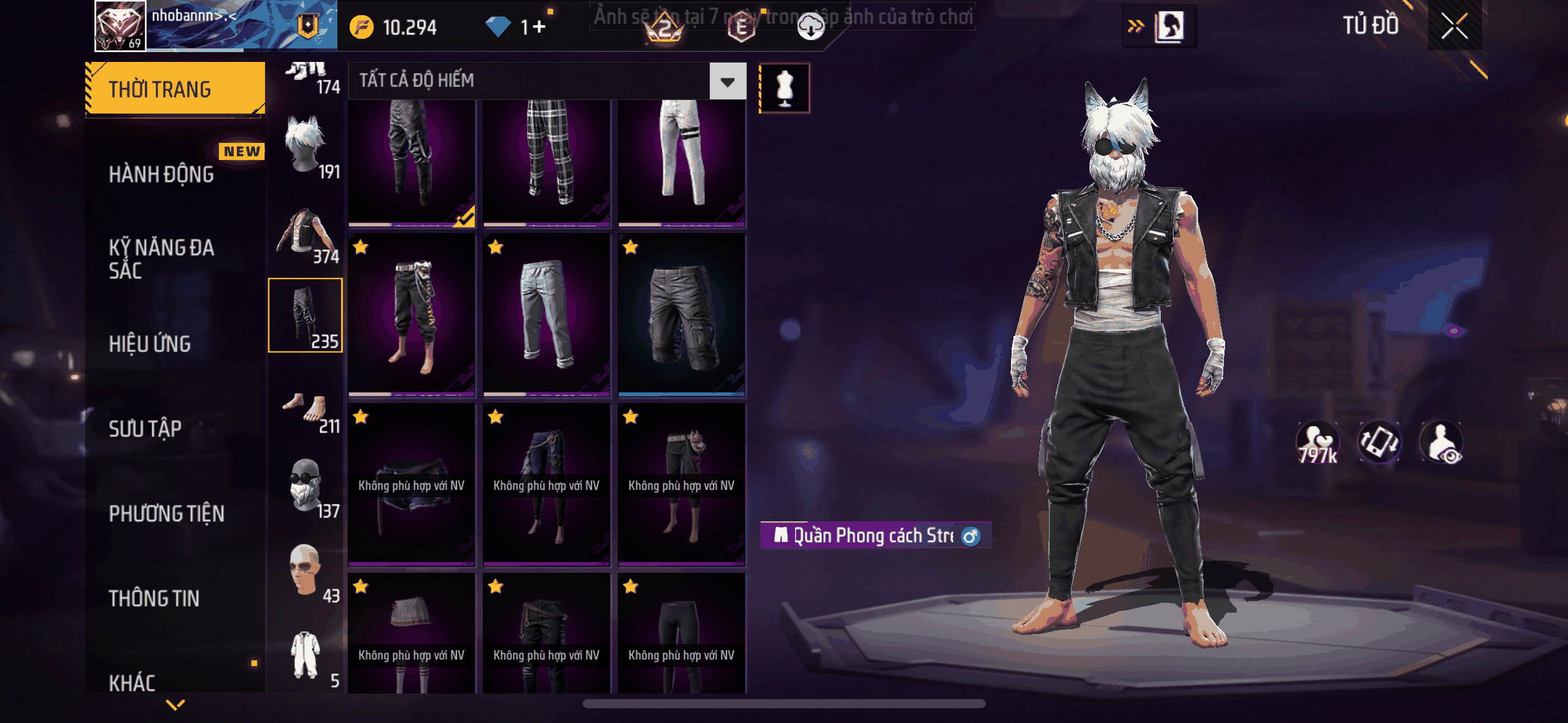1568x723 pixels.
Task: Choose the plaid pants item
Action: tap(547, 162)
